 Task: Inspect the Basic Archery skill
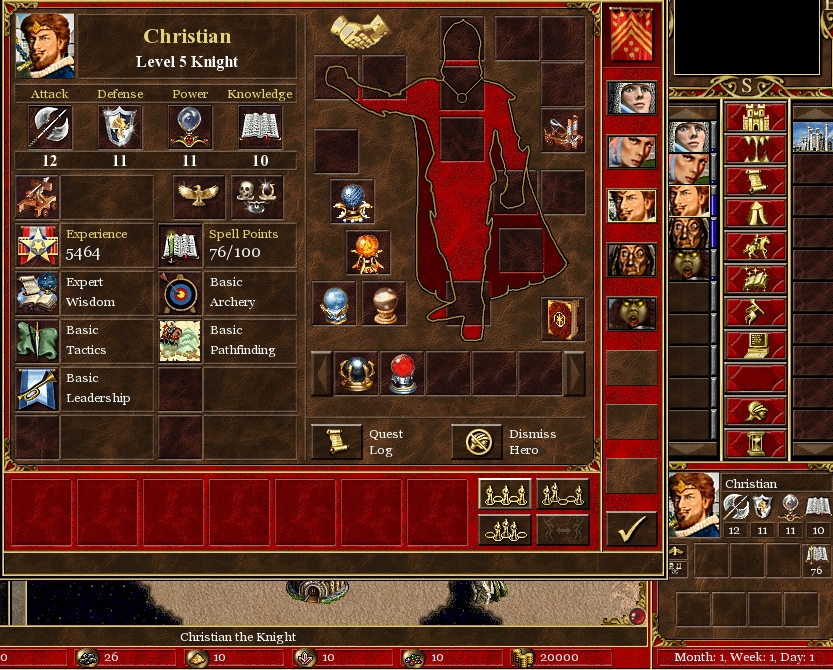[180, 292]
